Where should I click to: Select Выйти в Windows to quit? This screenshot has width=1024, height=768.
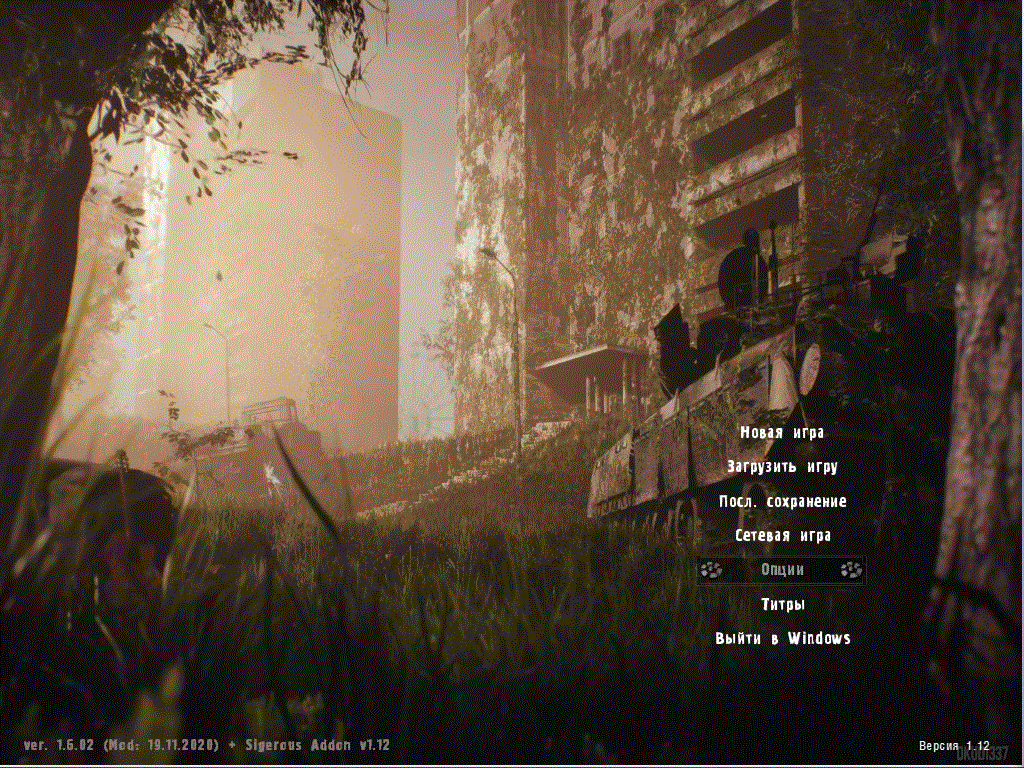click(782, 638)
